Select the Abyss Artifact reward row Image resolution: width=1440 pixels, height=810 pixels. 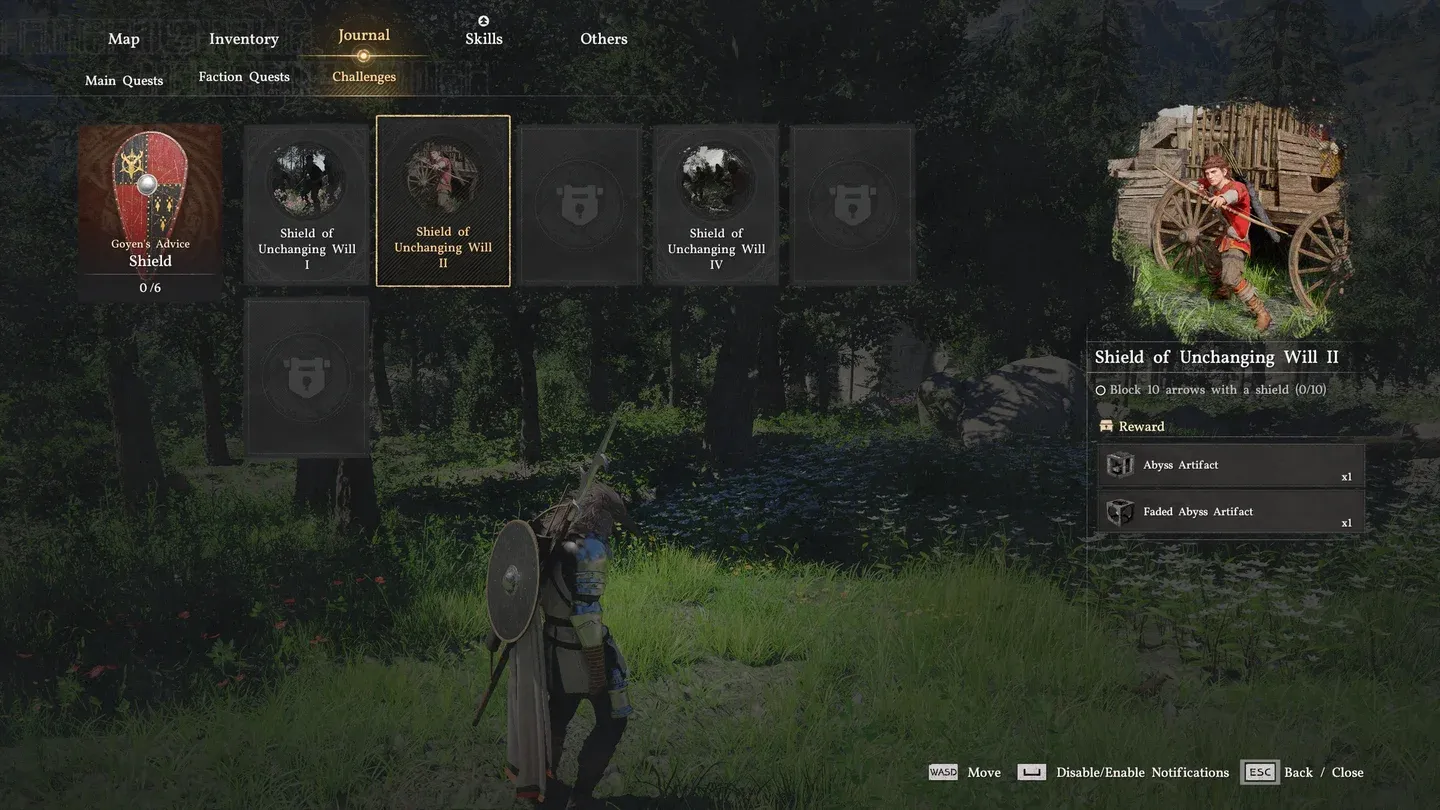tap(1231, 466)
